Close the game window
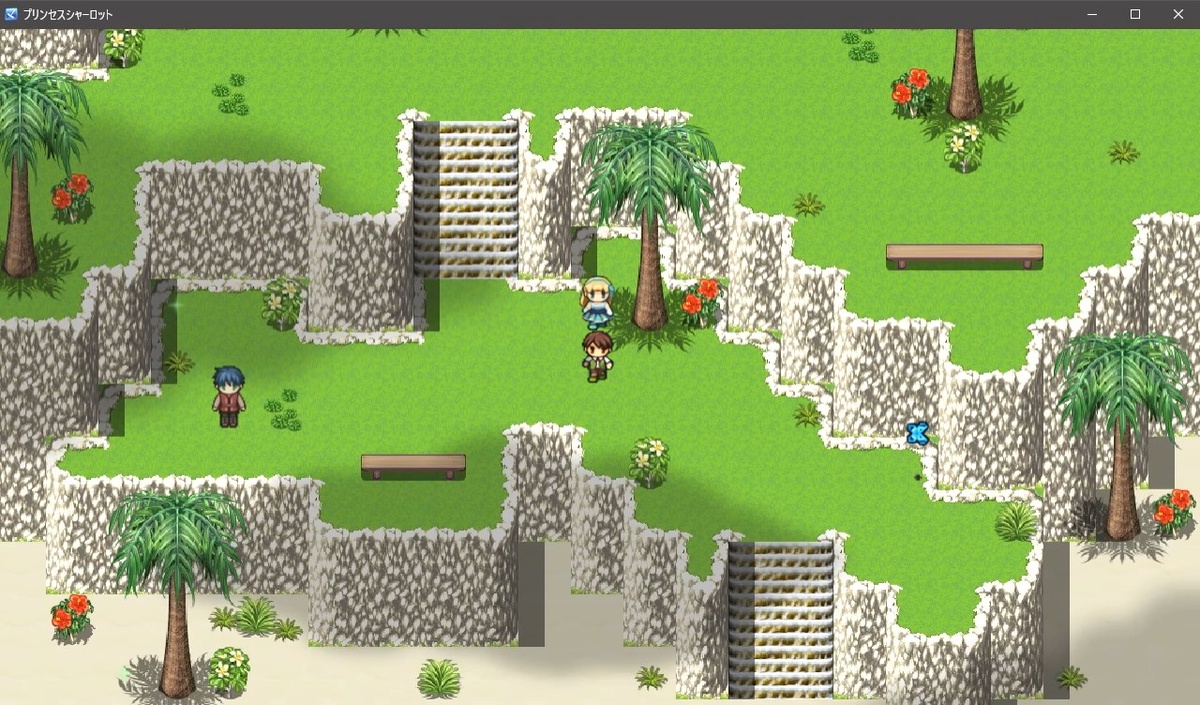 [x=1177, y=14]
